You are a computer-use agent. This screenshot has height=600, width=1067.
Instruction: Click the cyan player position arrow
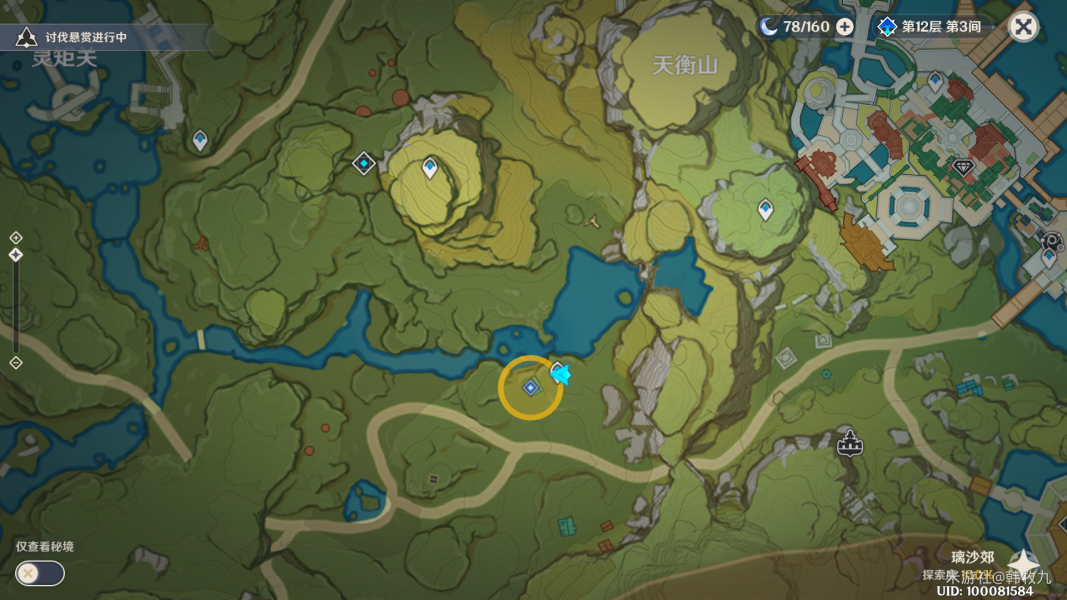pyautogui.click(x=561, y=374)
